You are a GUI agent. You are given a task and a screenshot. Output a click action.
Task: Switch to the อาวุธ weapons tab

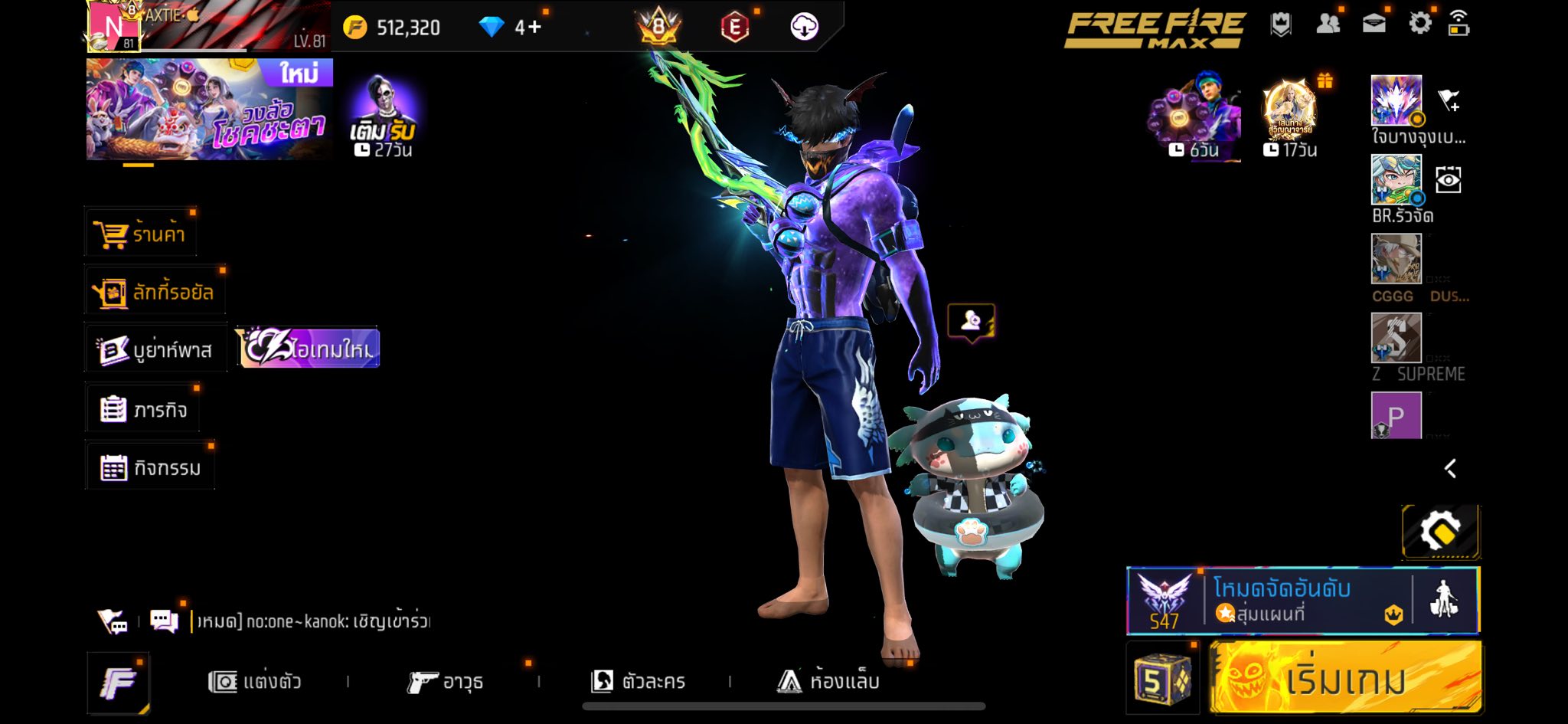(445, 681)
